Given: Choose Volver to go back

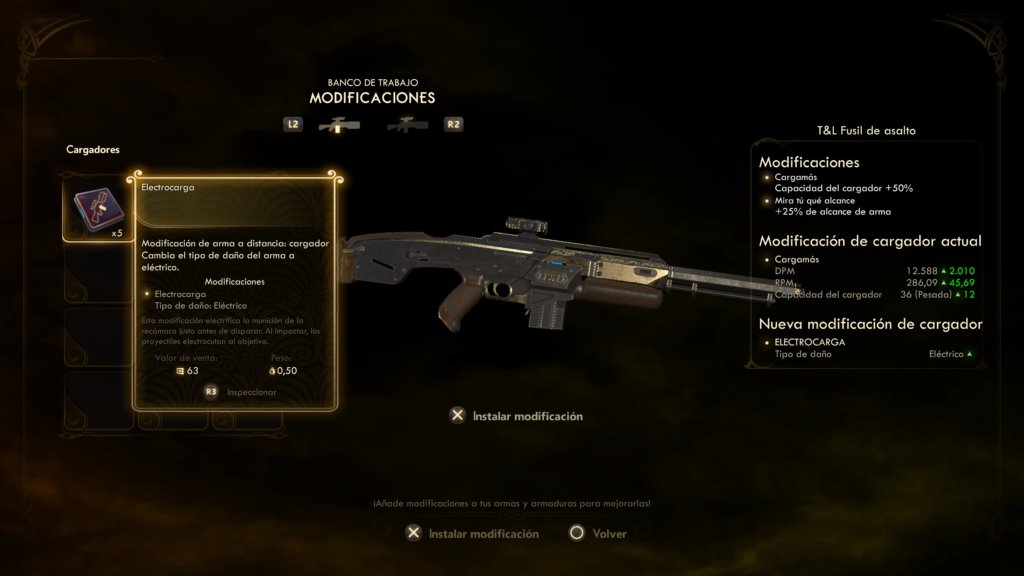Looking at the screenshot, I should tap(598, 533).
